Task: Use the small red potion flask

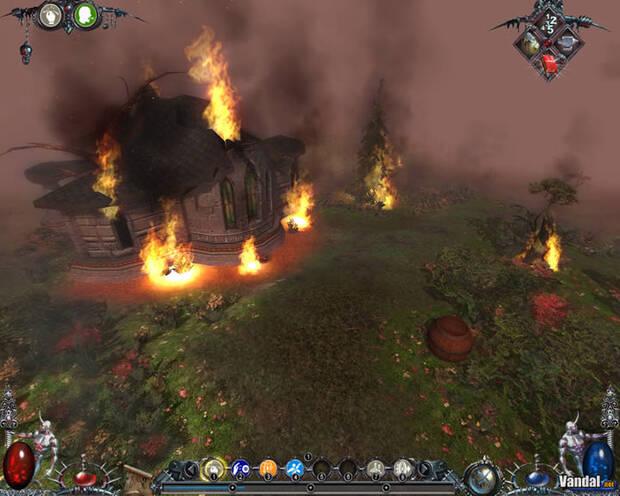Action: 87,476
